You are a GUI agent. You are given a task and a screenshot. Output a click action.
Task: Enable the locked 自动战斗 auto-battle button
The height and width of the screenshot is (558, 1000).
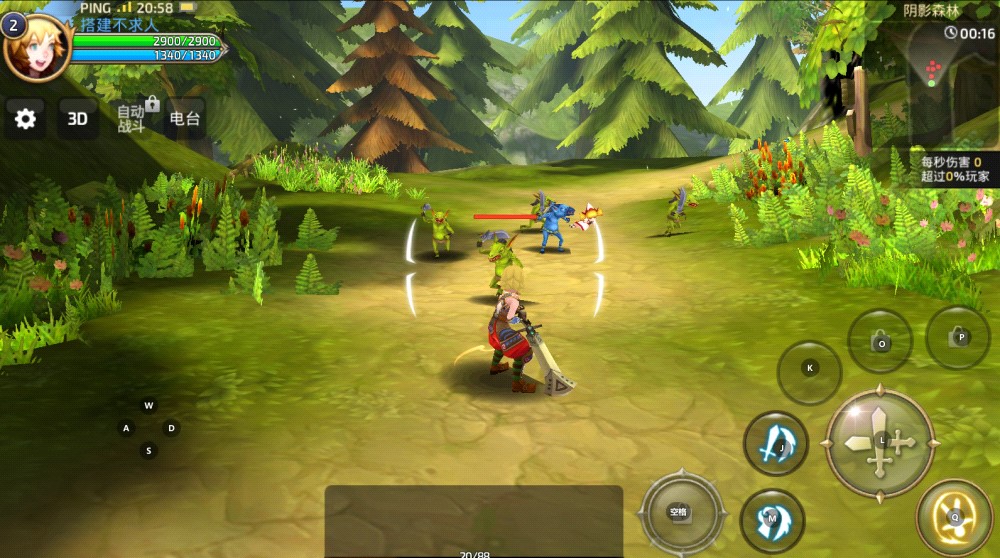[x=132, y=118]
